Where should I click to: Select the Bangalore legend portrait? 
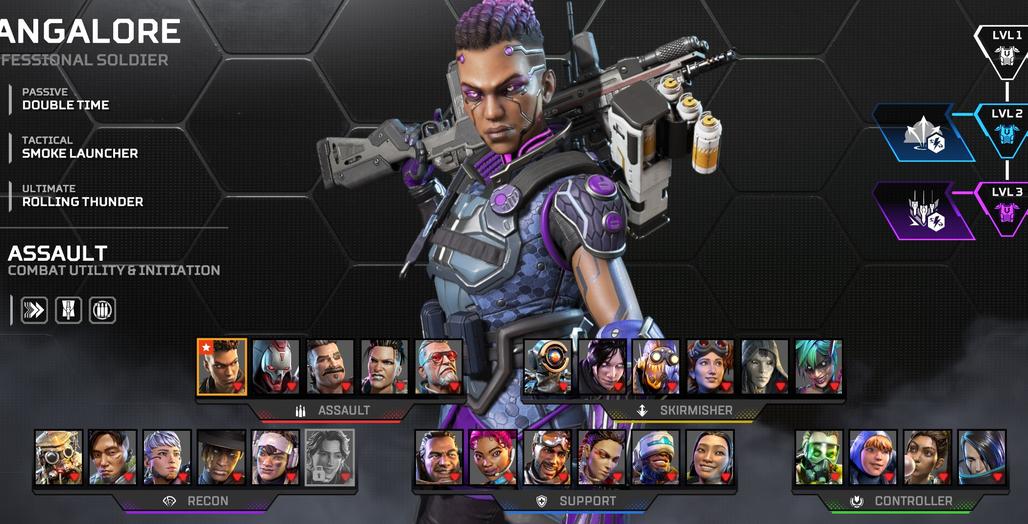tap(222, 366)
